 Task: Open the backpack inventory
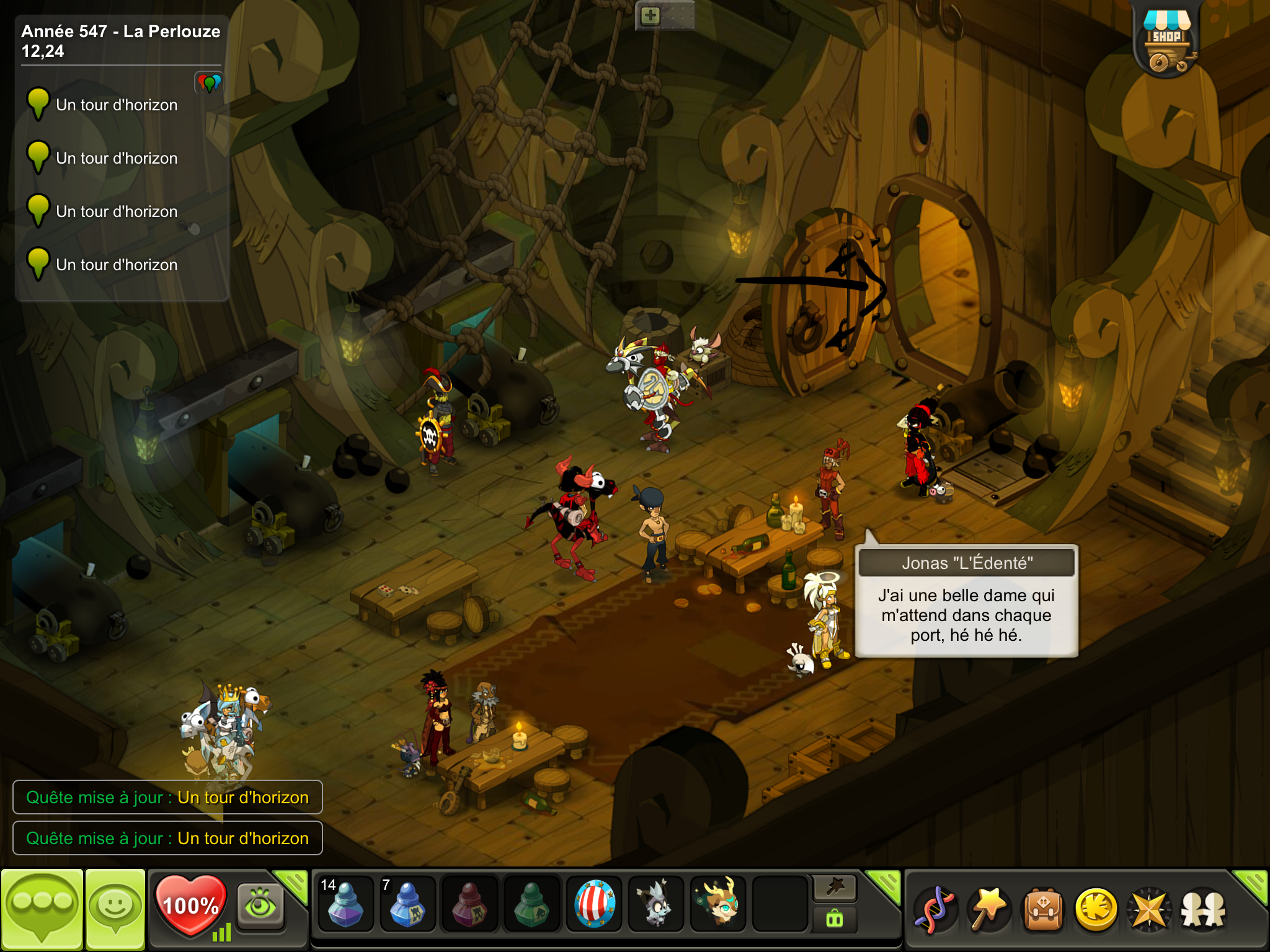(1043, 910)
